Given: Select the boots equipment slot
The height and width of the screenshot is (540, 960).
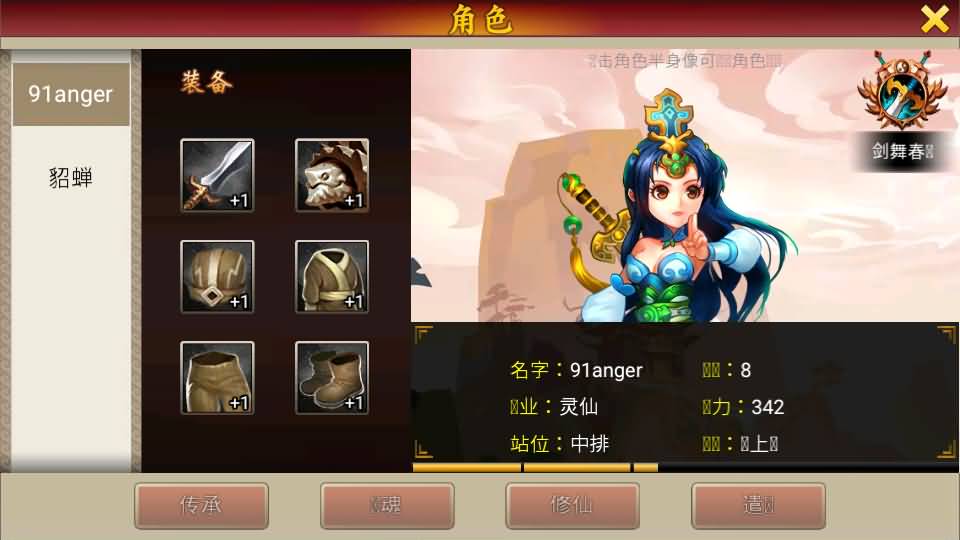Looking at the screenshot, I should click(332, 378).
